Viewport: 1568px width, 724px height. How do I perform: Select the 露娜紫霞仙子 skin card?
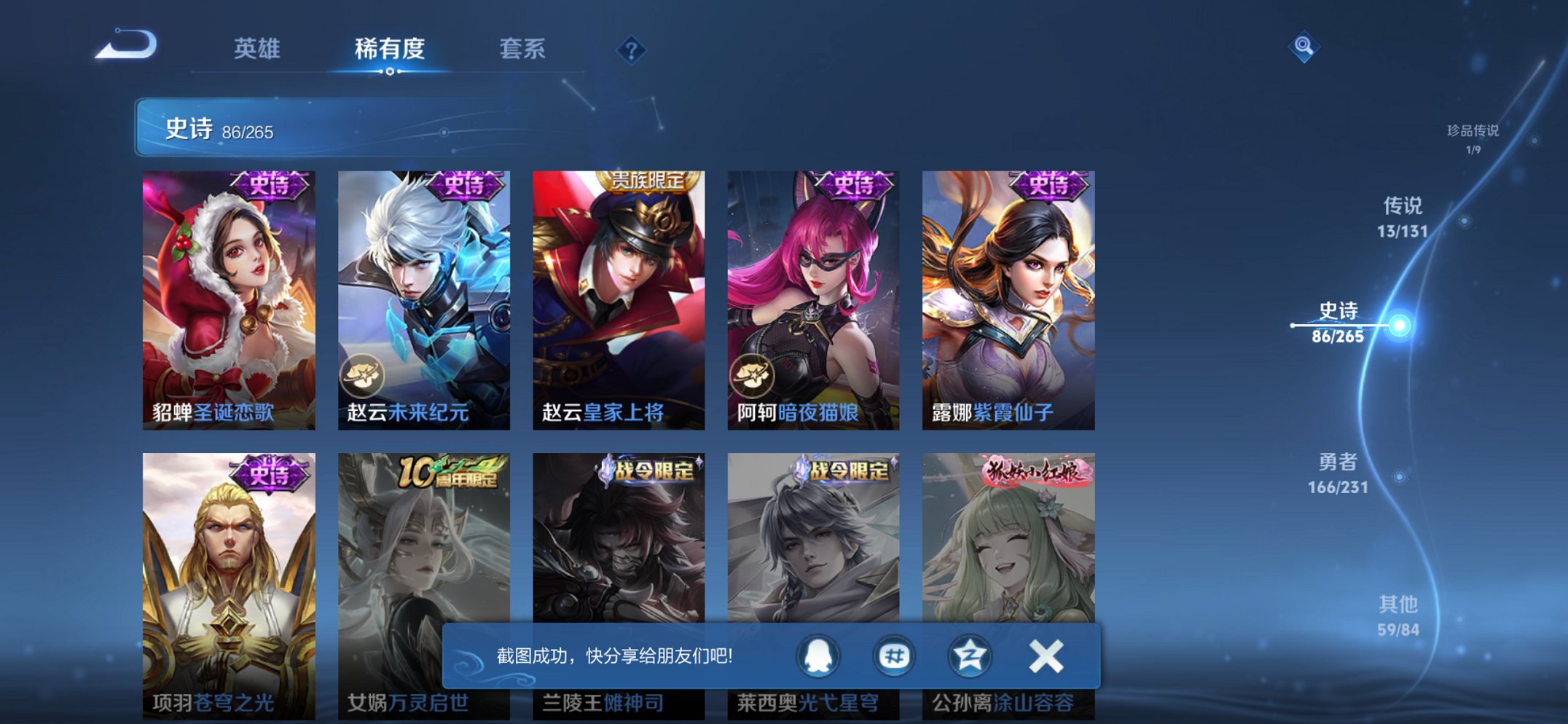pos(1008,295)
